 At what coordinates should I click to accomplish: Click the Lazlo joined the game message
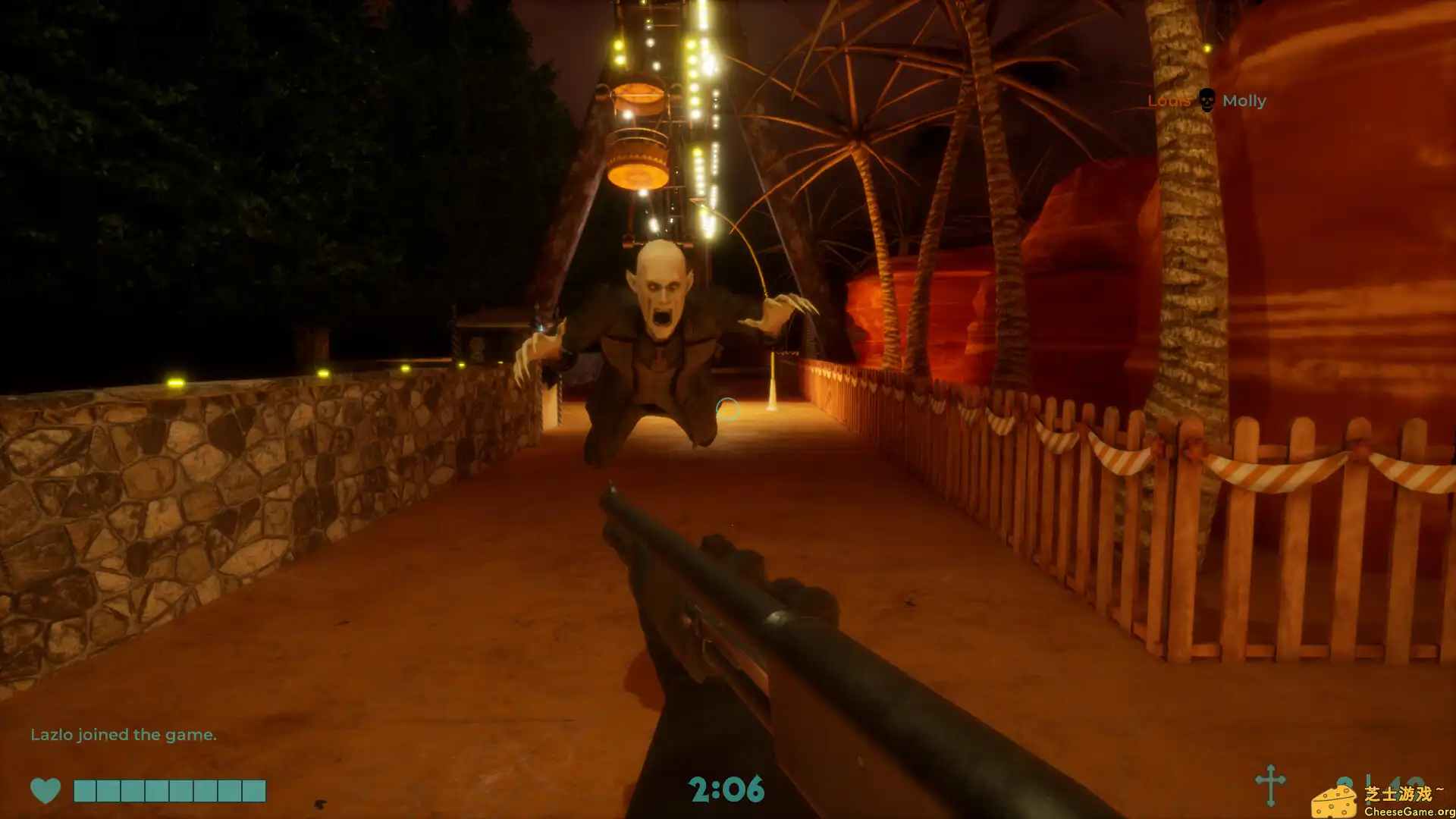pos(124,734)
